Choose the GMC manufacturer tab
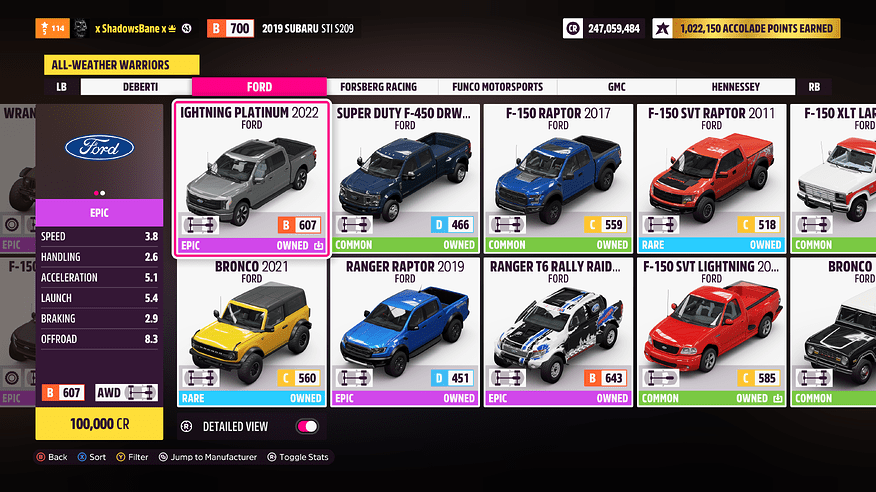876x492 pixels. click(x=616, y=87)
